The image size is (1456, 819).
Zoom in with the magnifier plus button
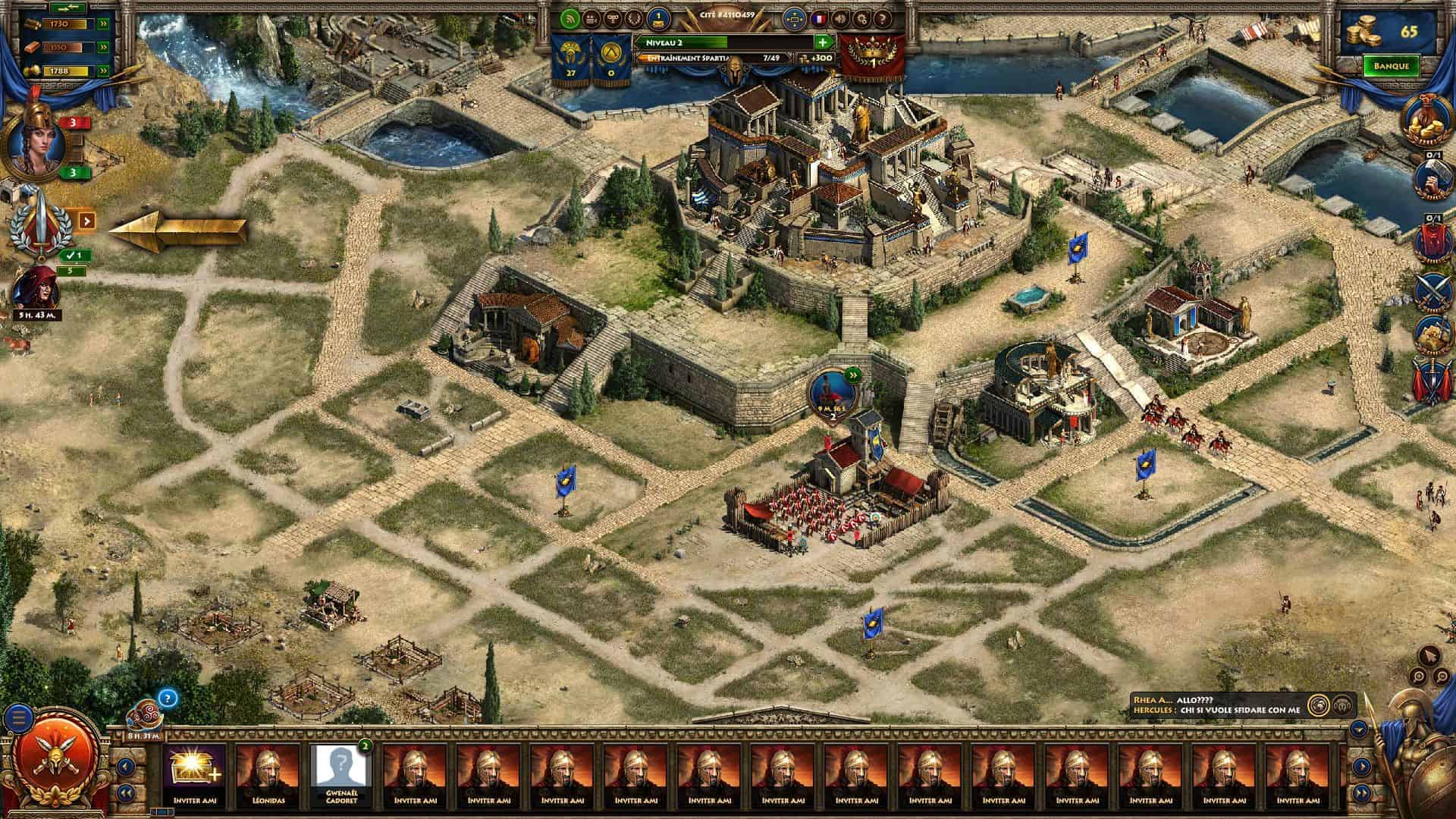point(1417,677)
